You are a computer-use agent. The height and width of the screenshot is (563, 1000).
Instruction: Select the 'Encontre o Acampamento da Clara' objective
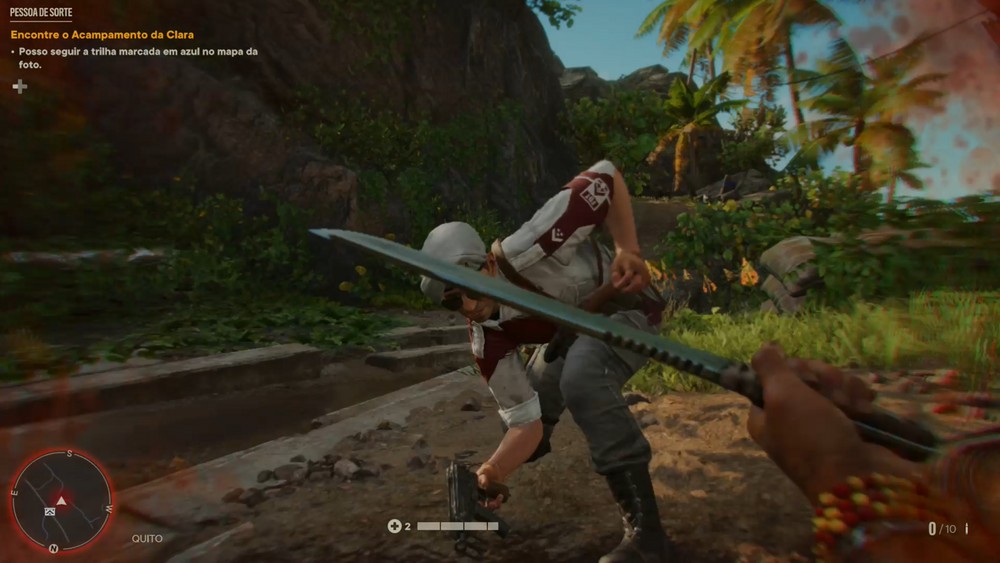pyautogui.click(x=102, y=35)
